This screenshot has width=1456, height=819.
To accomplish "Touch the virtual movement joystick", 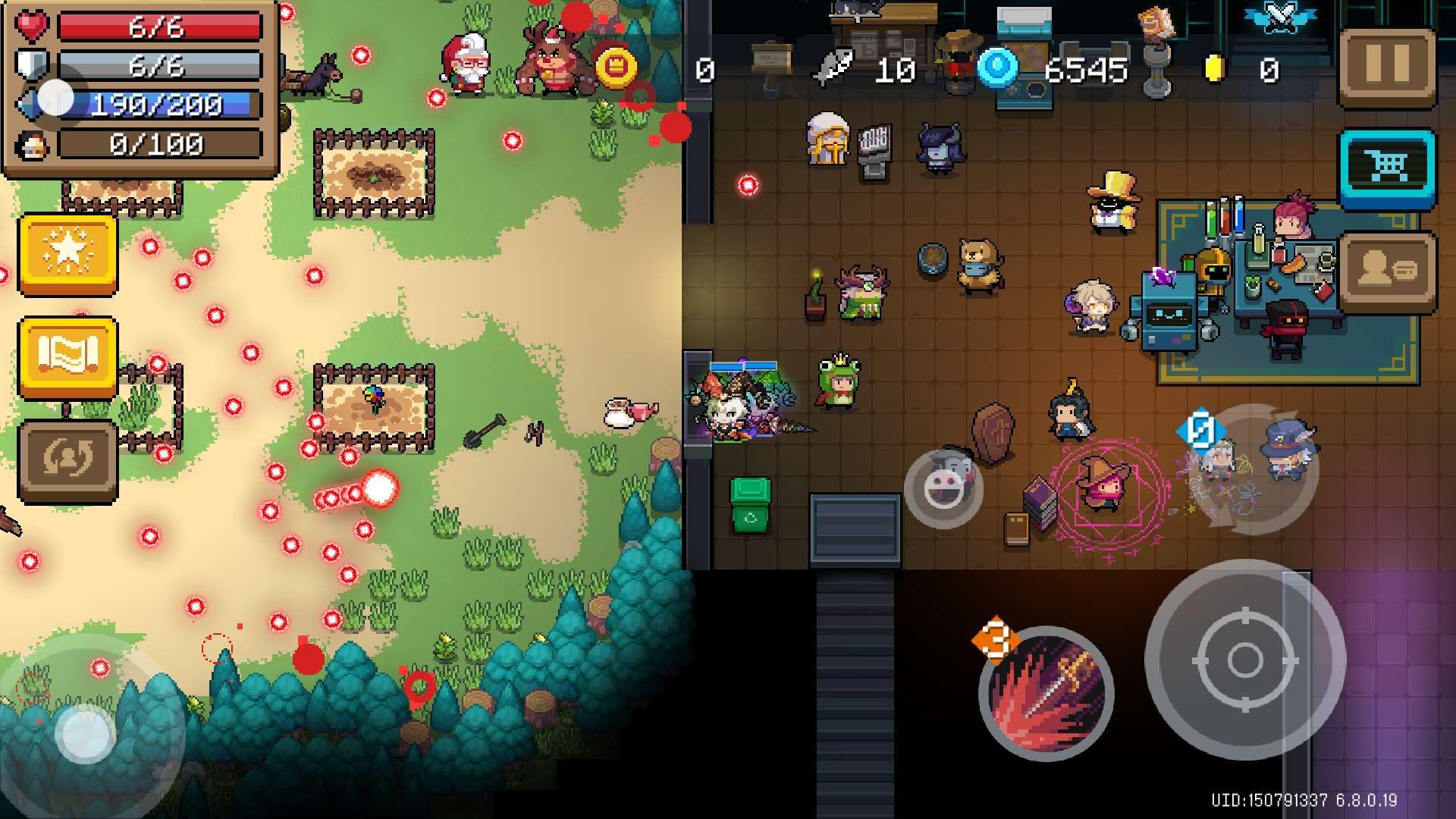I will point(85,734).
